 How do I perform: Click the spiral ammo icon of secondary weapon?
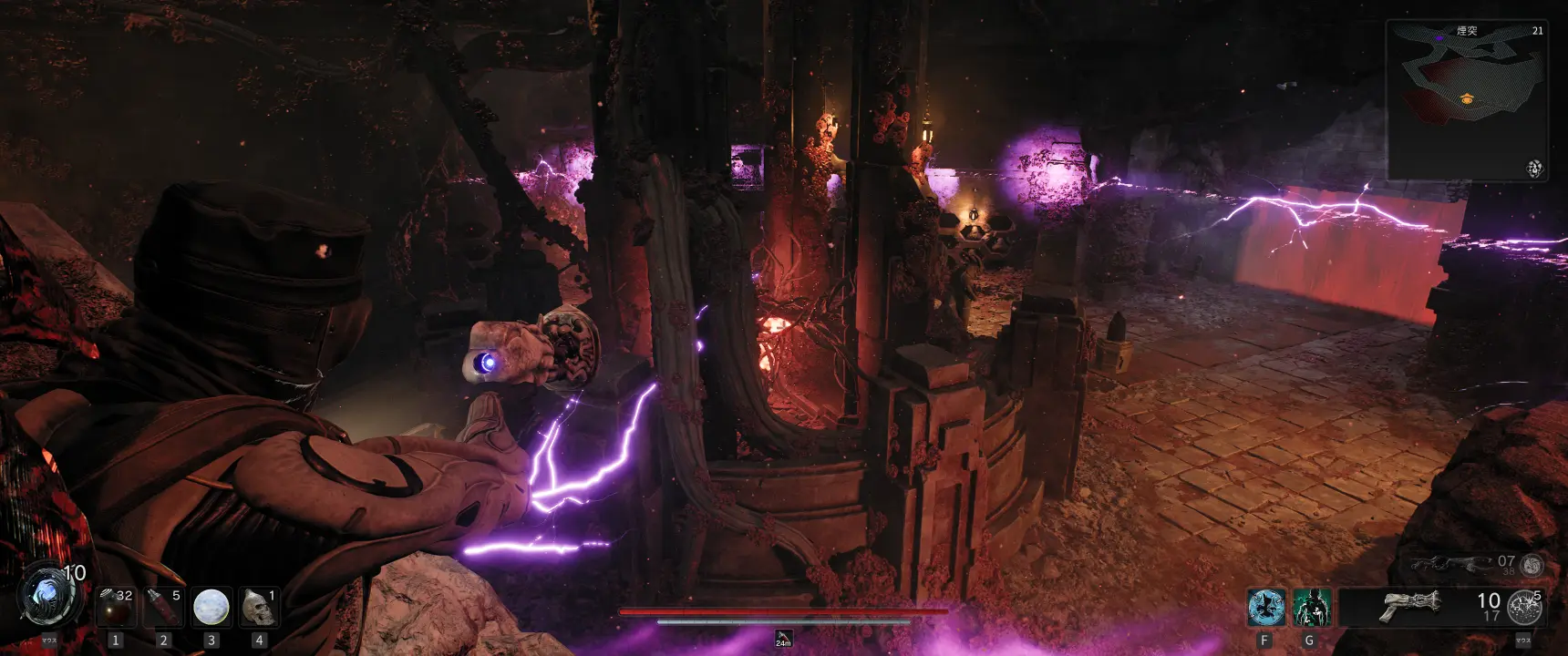(x=1532, y=565)
